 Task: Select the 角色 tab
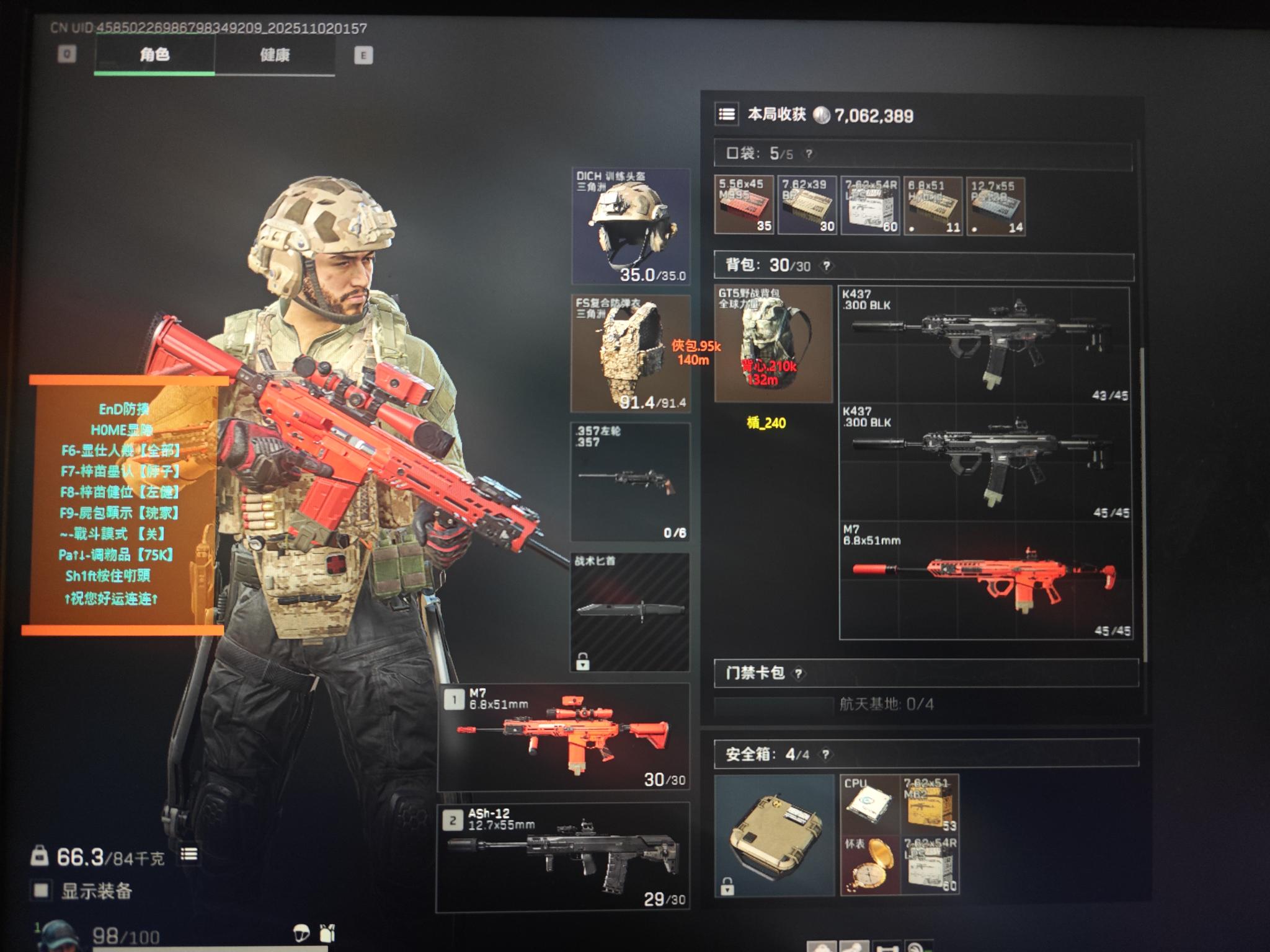pyautogui.click(x=154, y=55)
